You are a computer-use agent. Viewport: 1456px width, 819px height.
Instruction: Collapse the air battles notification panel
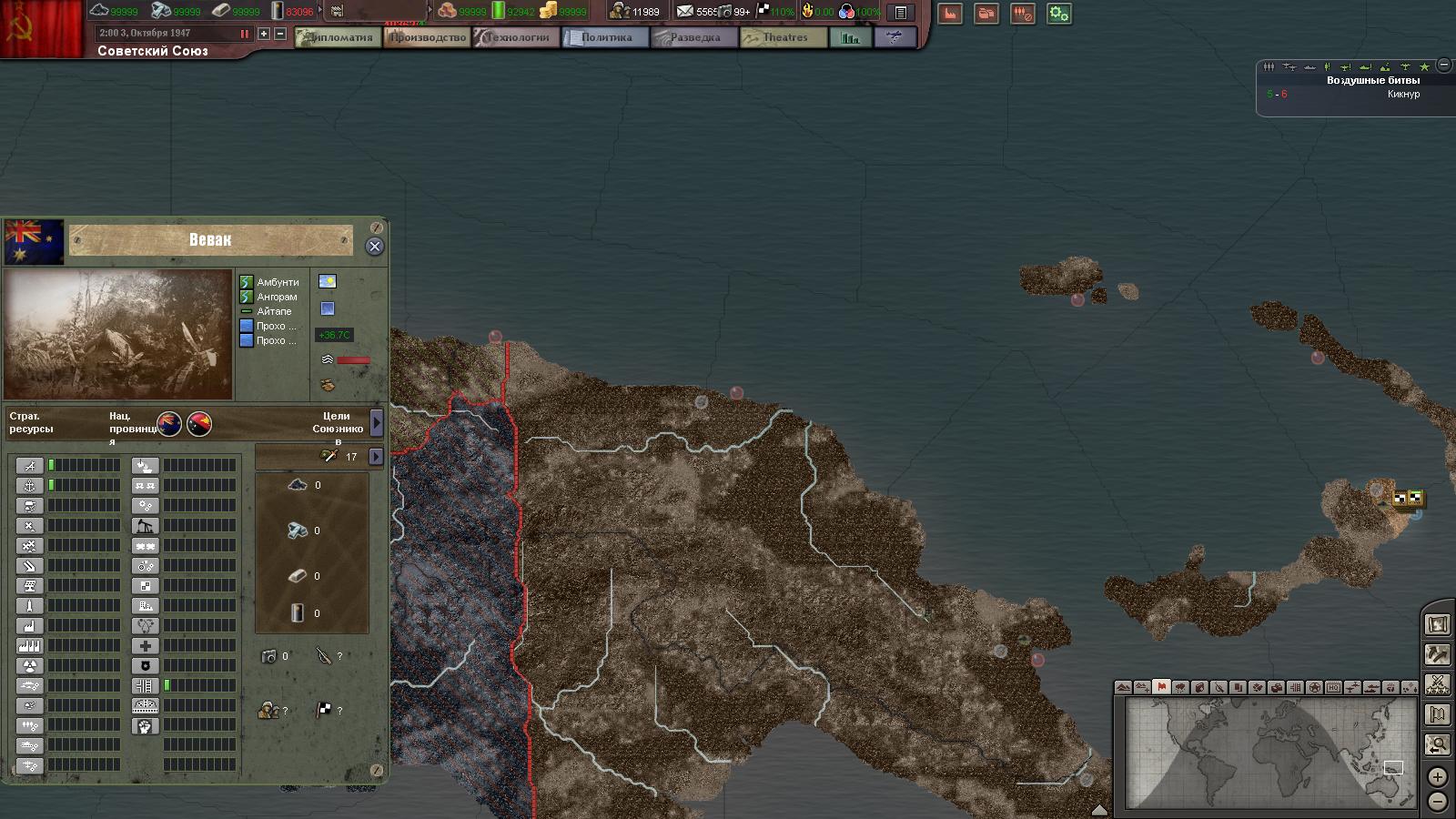tap(1443, 66)
